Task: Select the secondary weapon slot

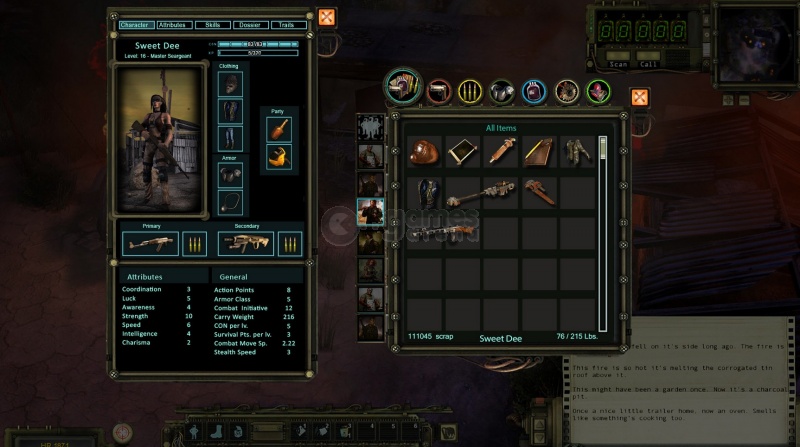Action: pyautogui.click(x=246, y=243)
